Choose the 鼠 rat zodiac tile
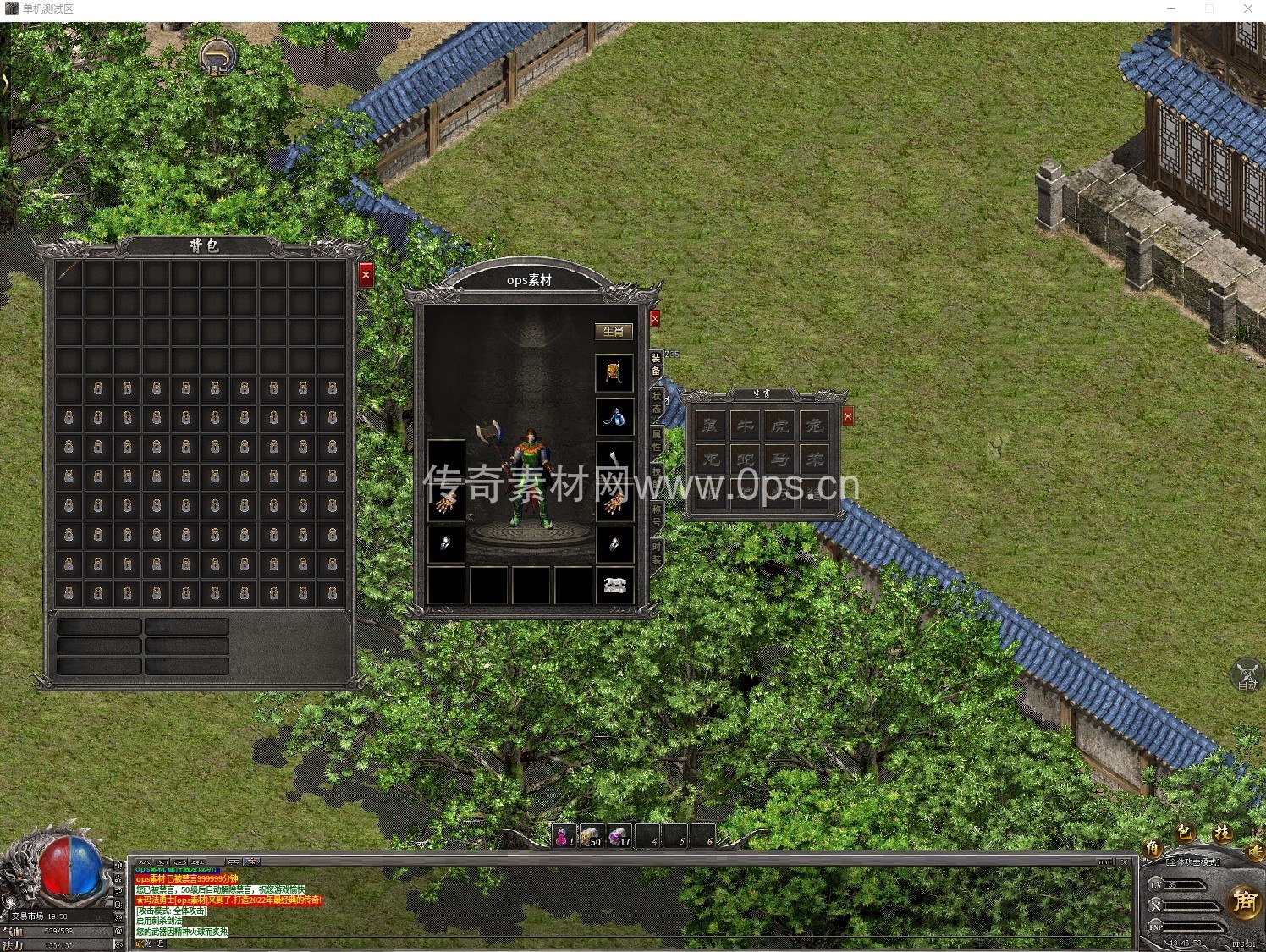 coord(710,426)
